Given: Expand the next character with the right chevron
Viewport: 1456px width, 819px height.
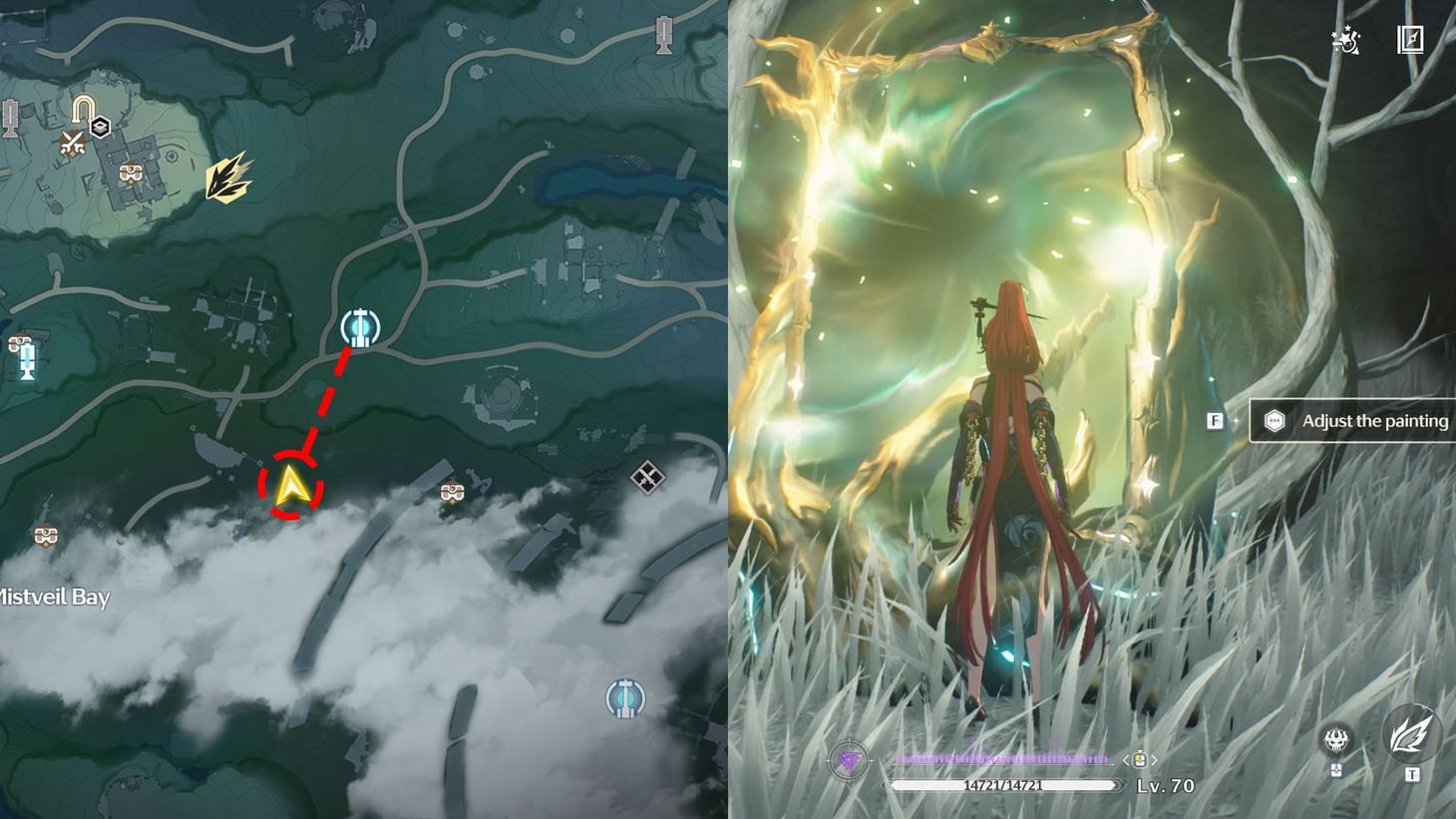Looking at the screenshot, I should pyautogui.click(x=1156, y=759).
